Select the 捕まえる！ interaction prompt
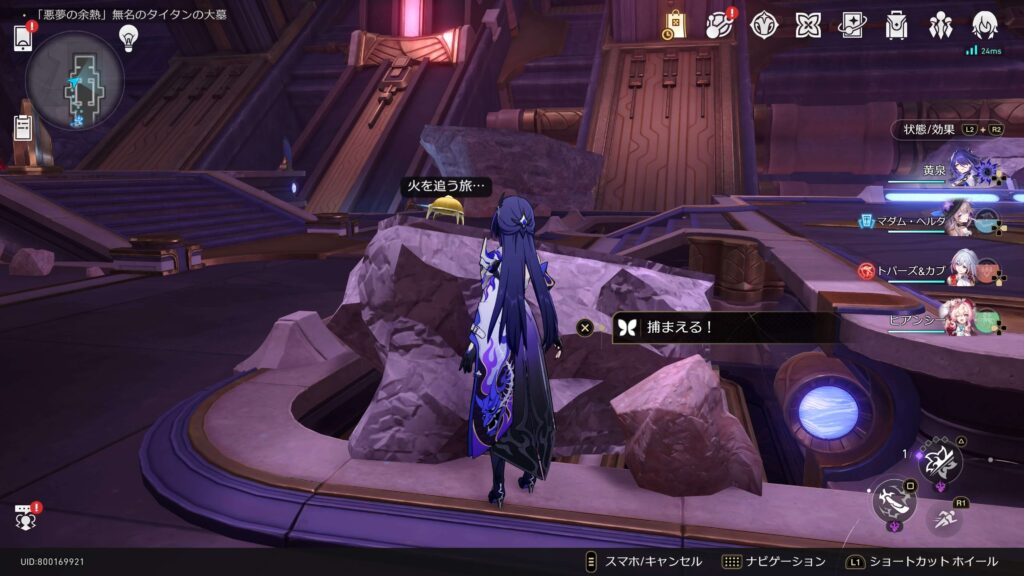 [724, 327]
